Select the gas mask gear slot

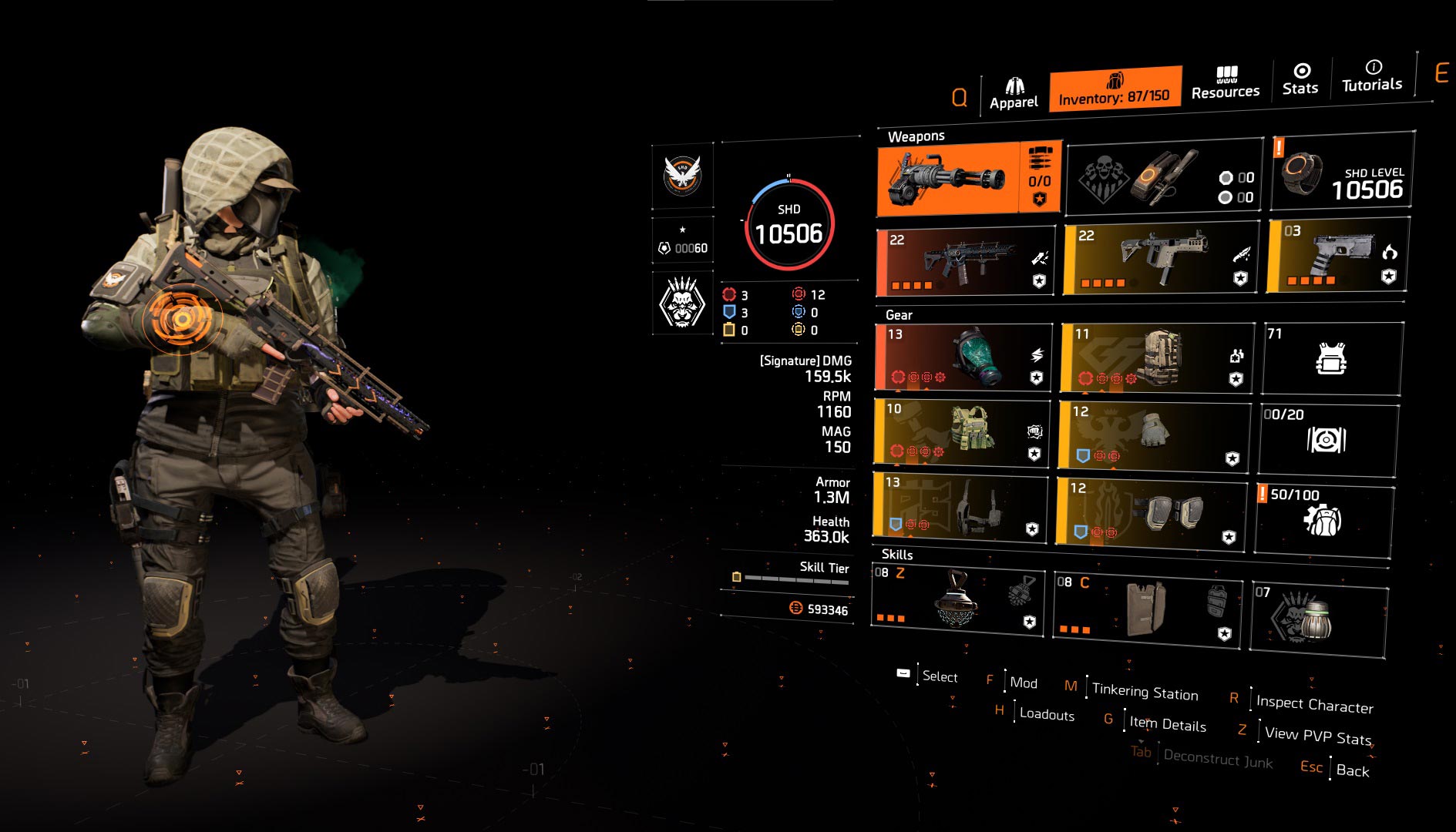pos(963,357)
